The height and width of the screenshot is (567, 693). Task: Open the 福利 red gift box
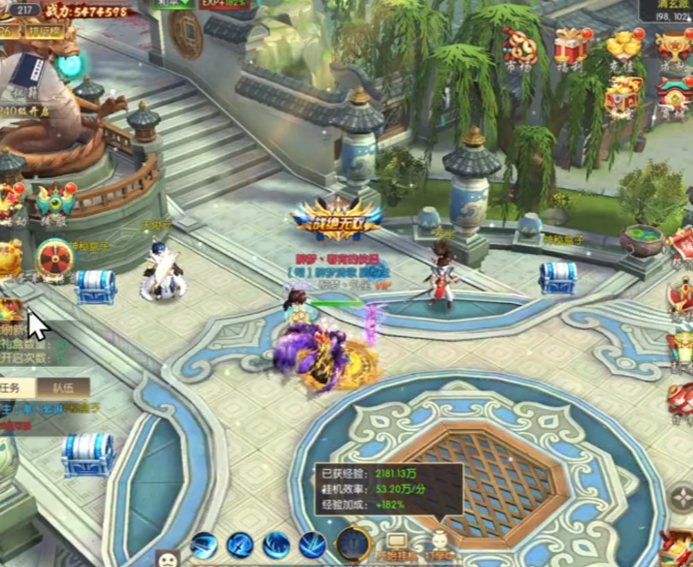(x=571, y=47)
